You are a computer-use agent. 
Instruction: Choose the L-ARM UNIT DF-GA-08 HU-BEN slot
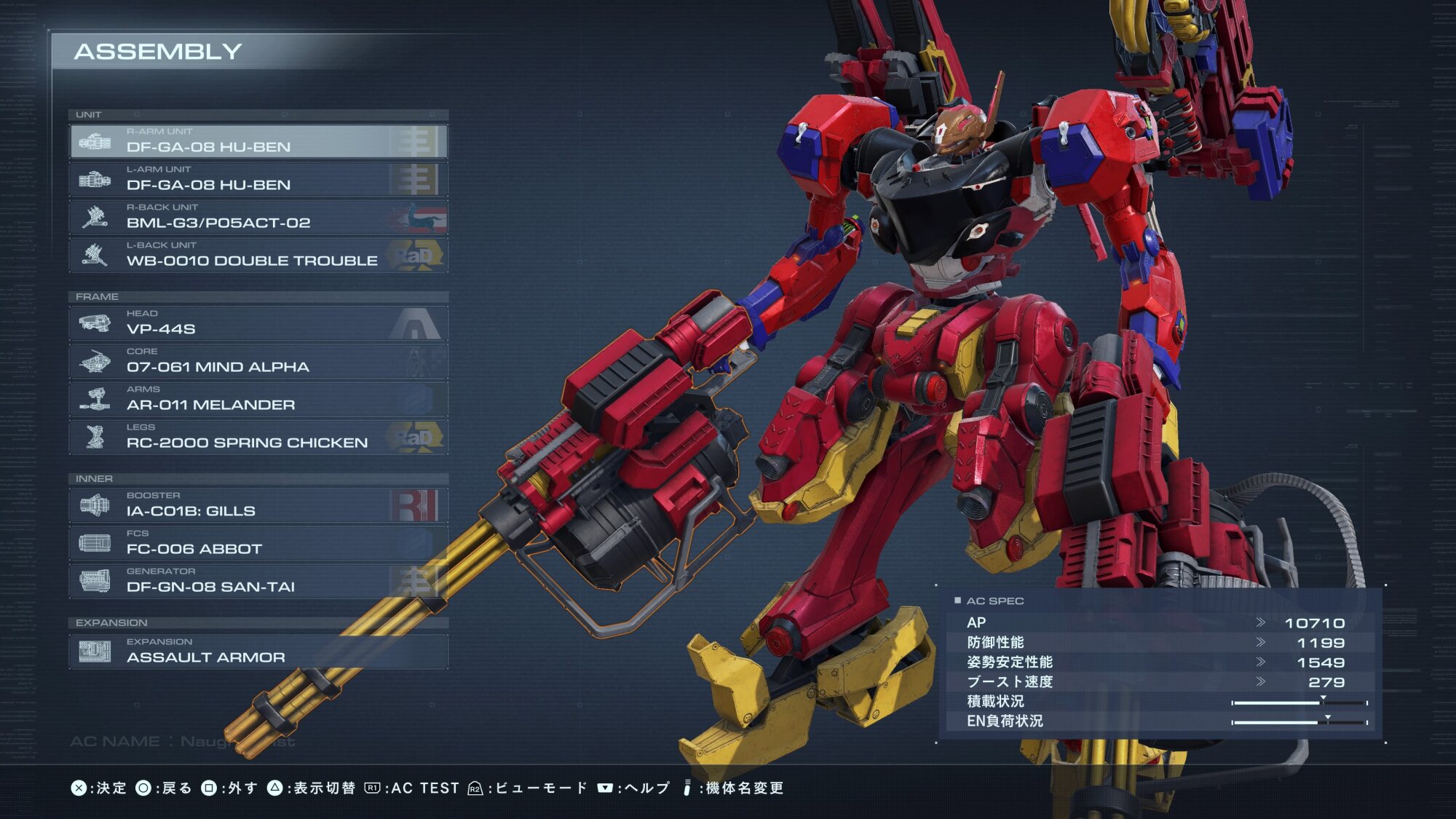click(258, 179)
